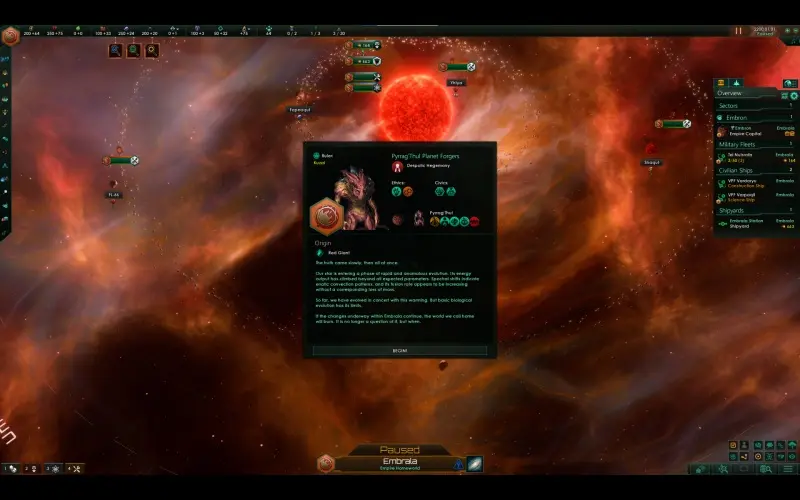Switch to the ship tab in the outliner

tap(736, 82)
